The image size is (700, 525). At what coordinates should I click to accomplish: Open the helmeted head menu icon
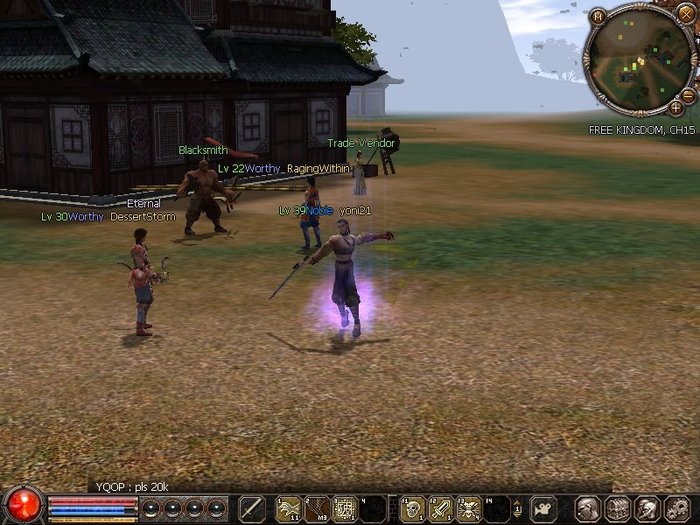tap(645, 508)
